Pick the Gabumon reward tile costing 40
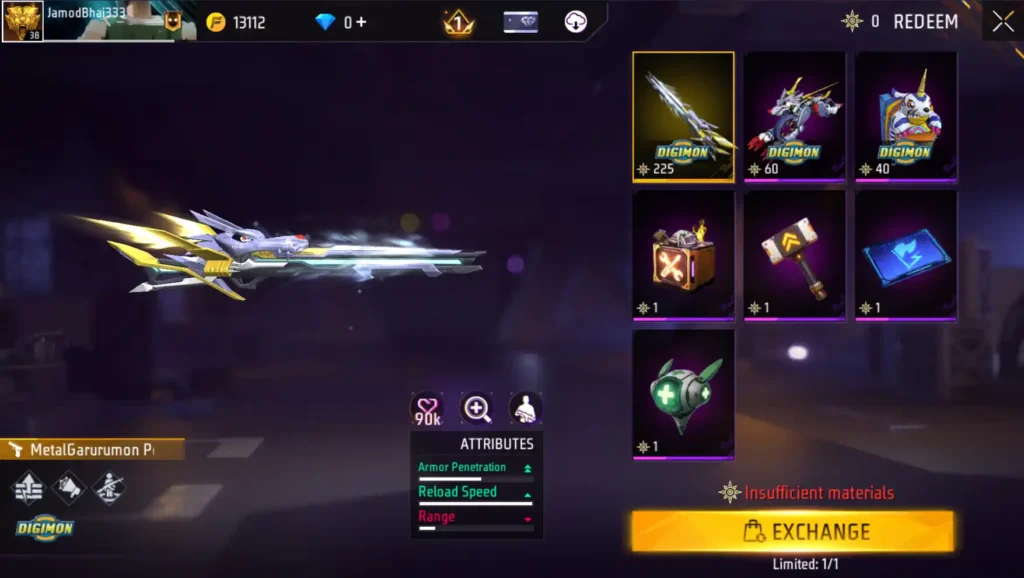This screenshot has width=1024, height=578. point(905,117)
